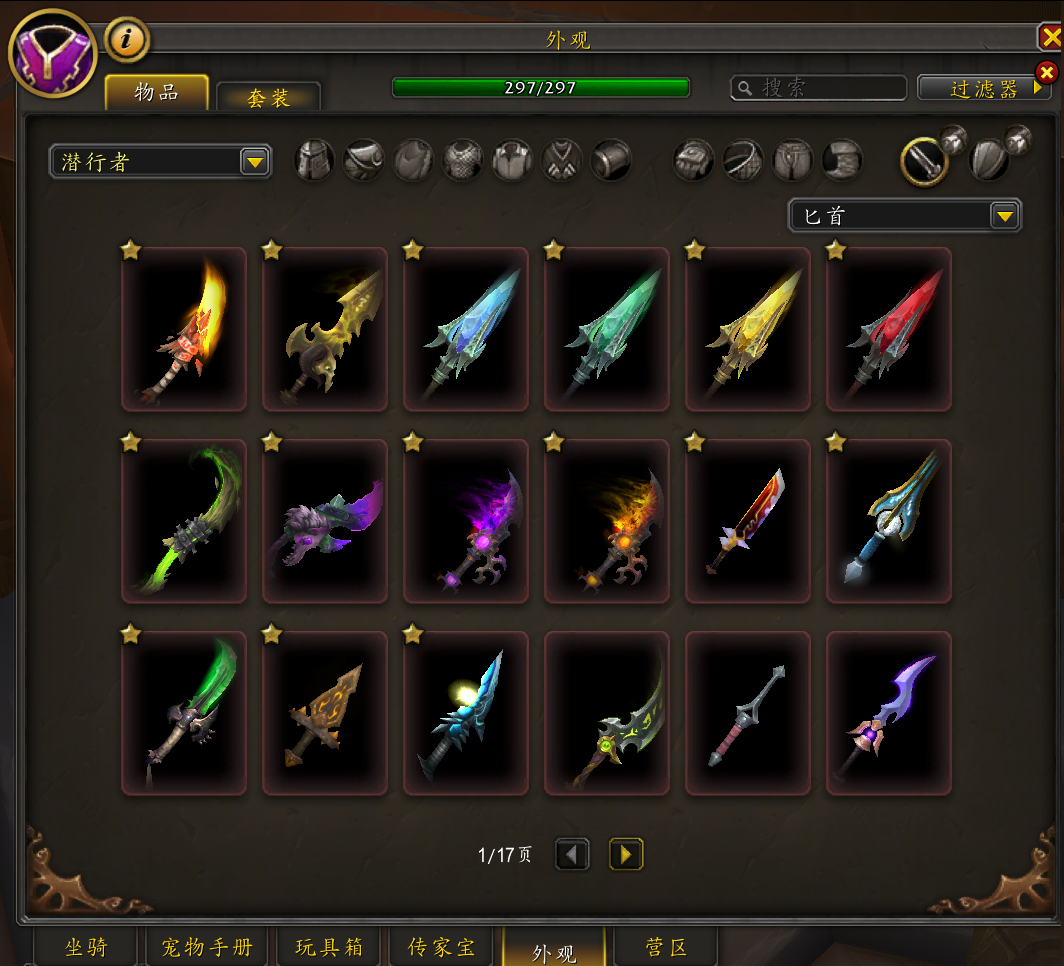1064x966 pixels.
Task: Select the helmet slot icon
Action: pos(314,160)
